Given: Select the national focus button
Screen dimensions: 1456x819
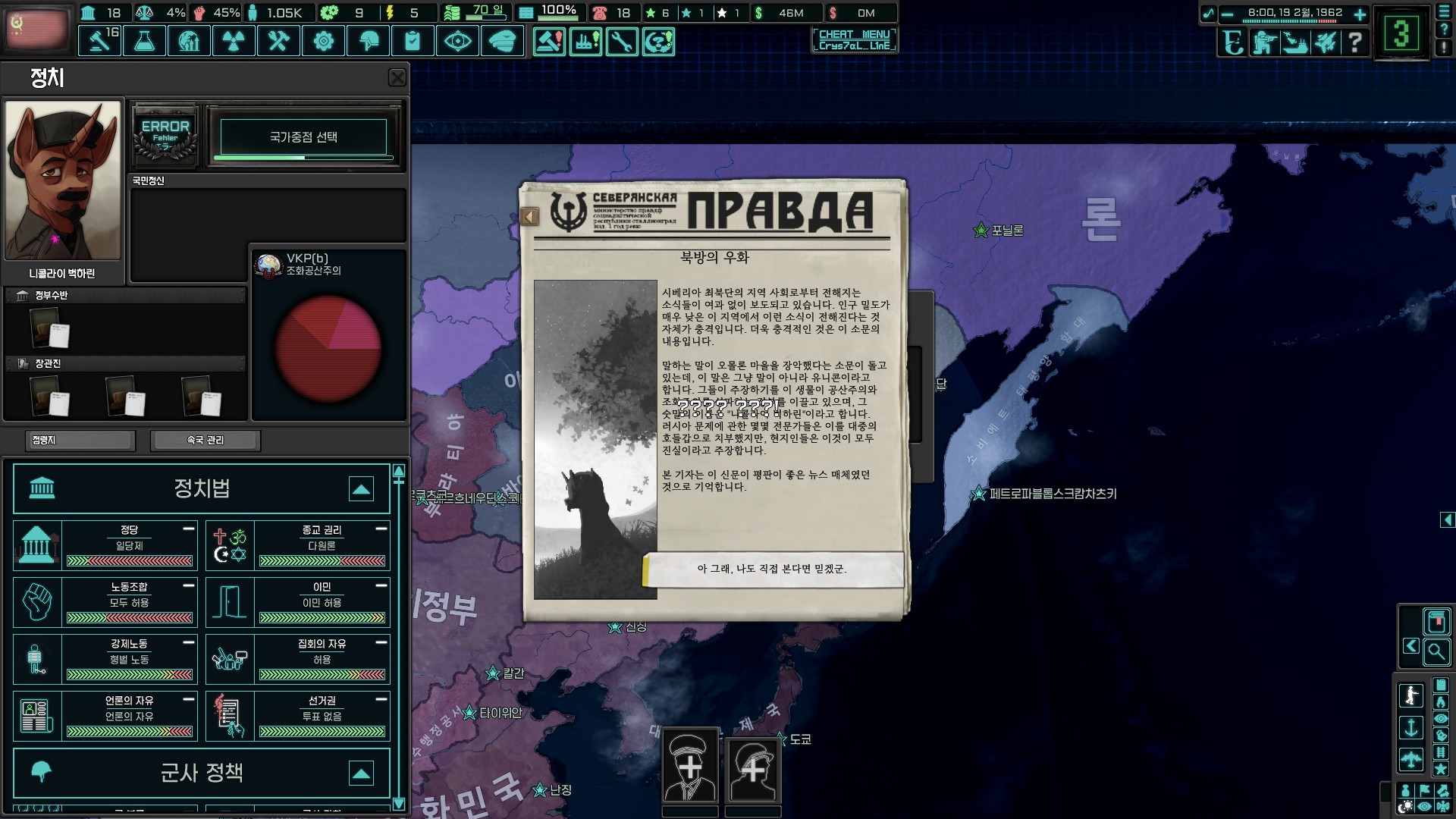Looking at the screenshot, I should [x=303, y=137].
